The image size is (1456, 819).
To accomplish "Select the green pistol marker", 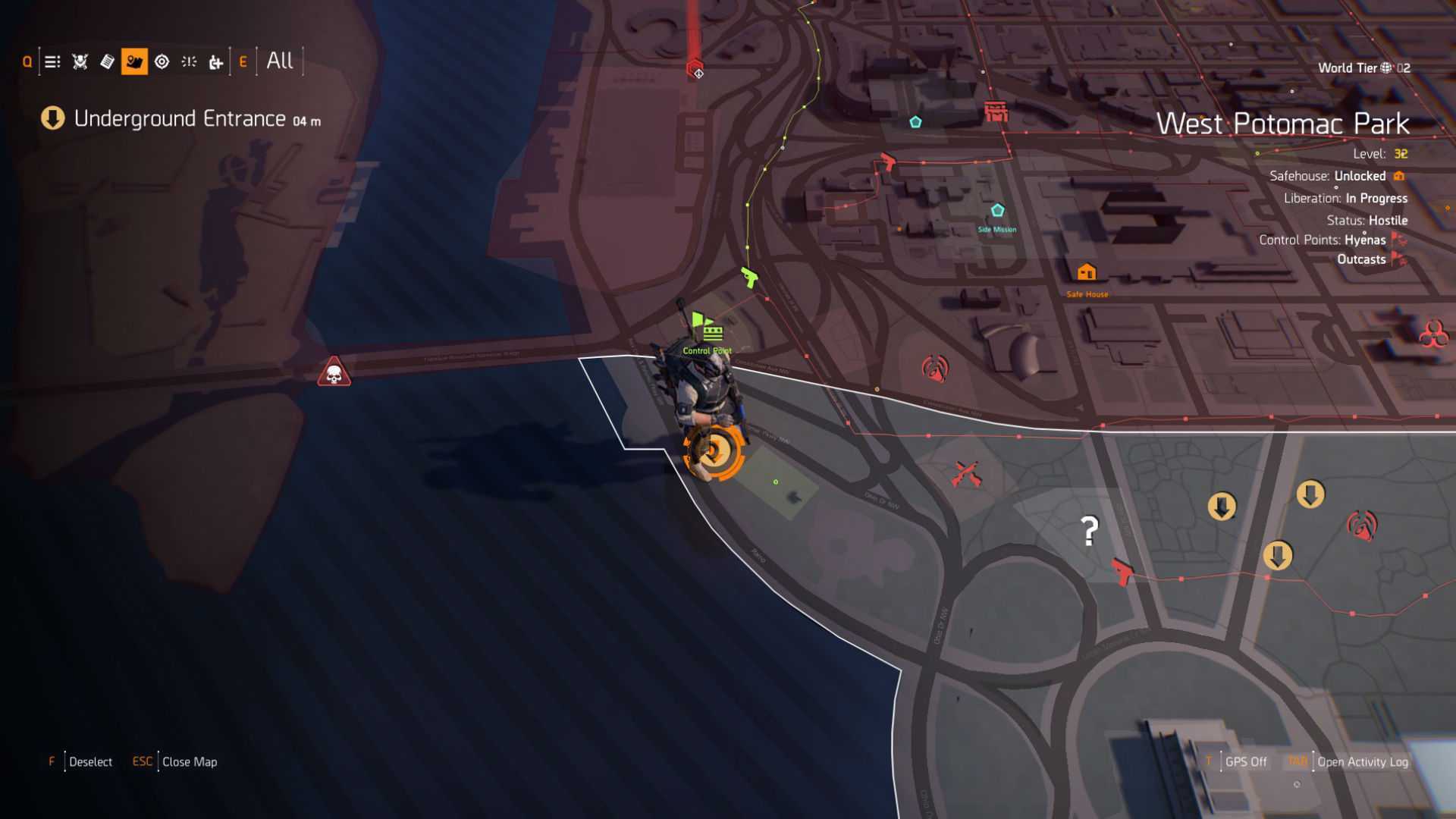I will [x=749, y=278].
